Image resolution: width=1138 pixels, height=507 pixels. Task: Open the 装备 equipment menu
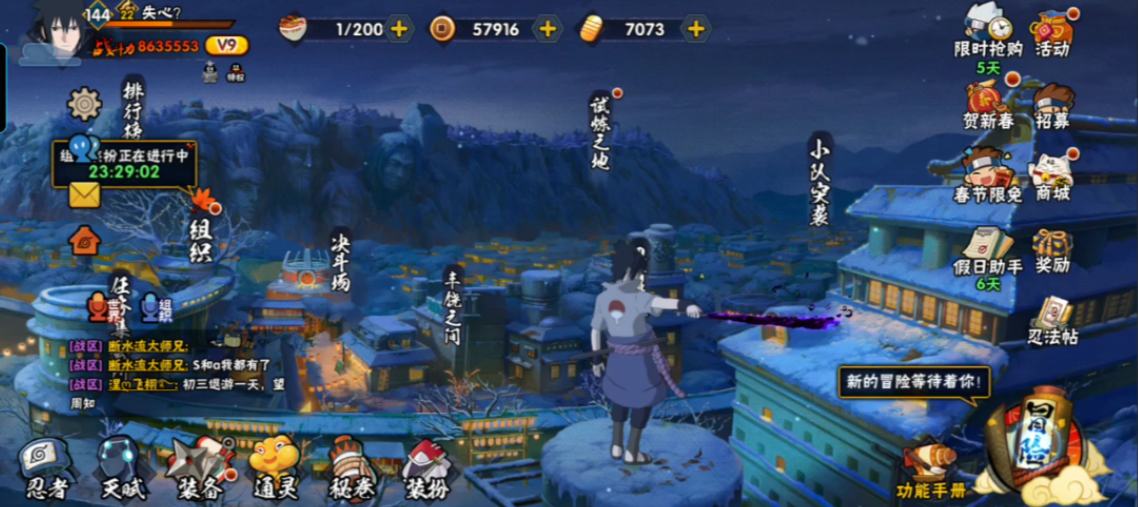[x=198, y=466]
